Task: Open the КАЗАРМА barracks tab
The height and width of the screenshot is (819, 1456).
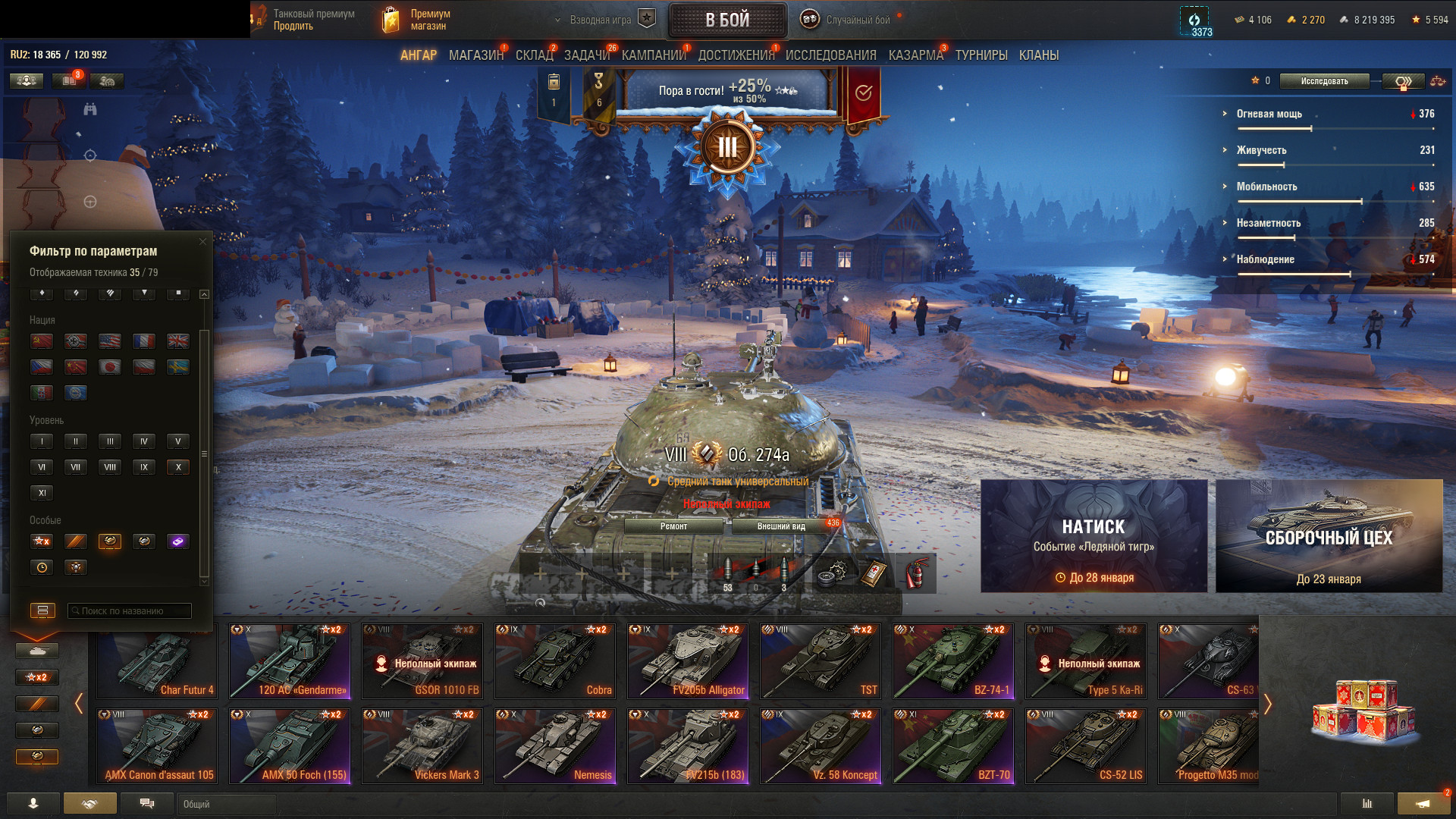Action: (915, 55)
